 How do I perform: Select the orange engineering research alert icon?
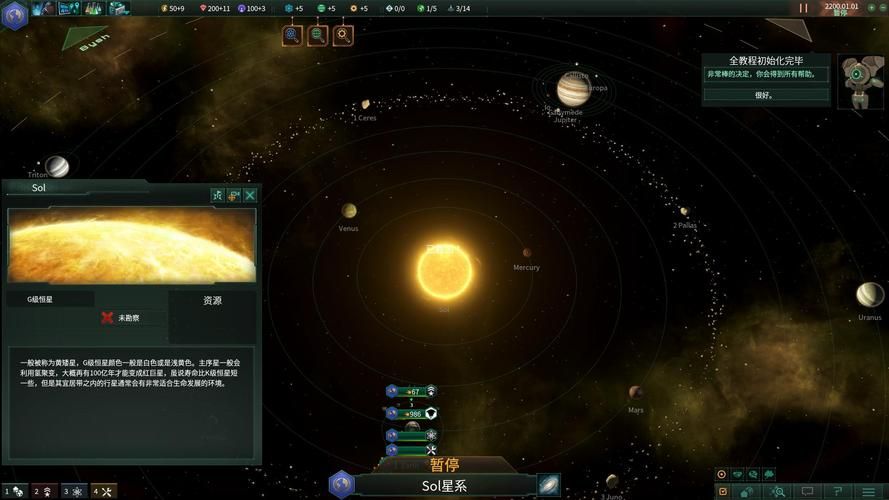coord(343,35)
